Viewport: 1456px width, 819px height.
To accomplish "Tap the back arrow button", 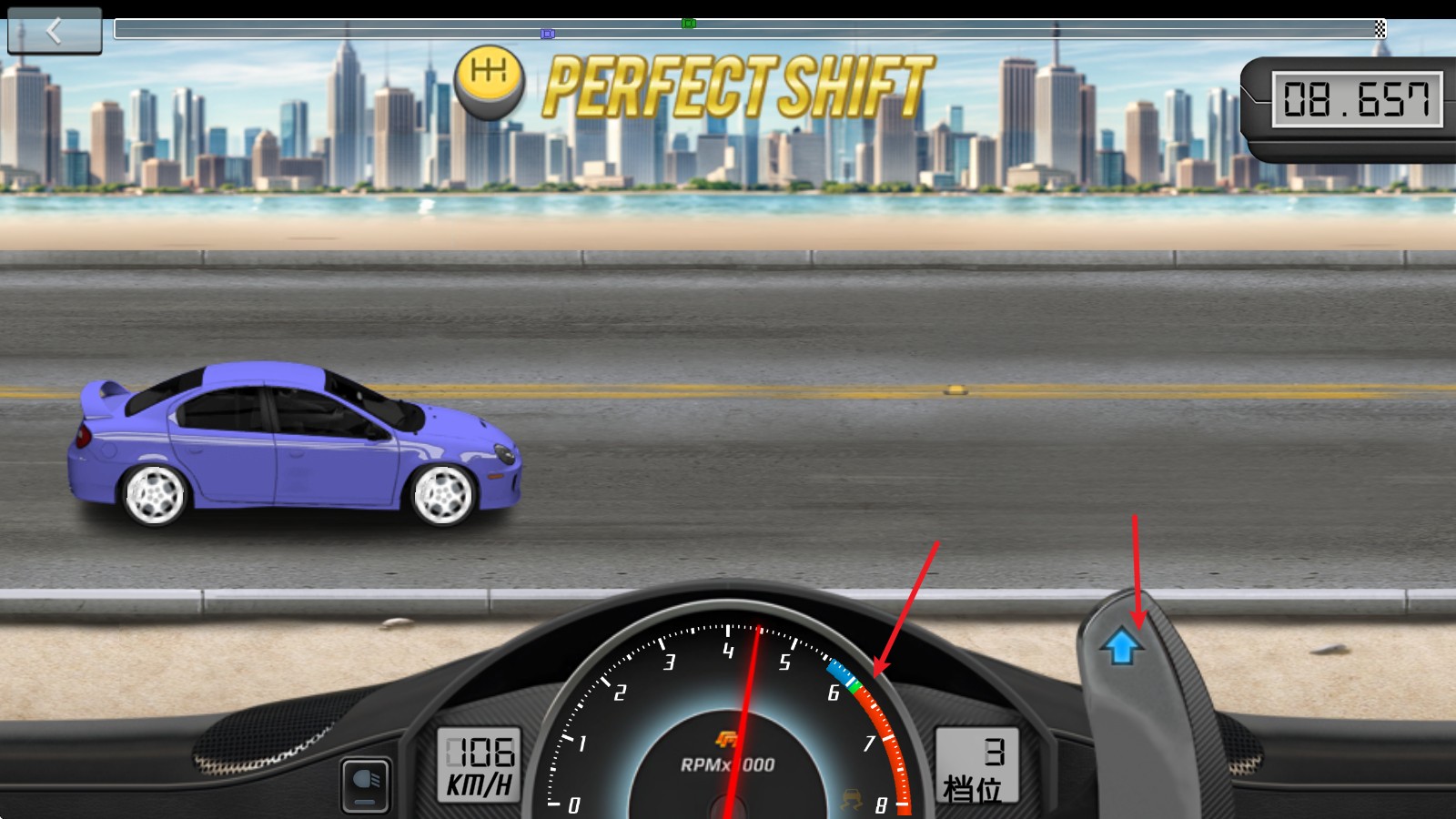I will click(x=55, y=32).
